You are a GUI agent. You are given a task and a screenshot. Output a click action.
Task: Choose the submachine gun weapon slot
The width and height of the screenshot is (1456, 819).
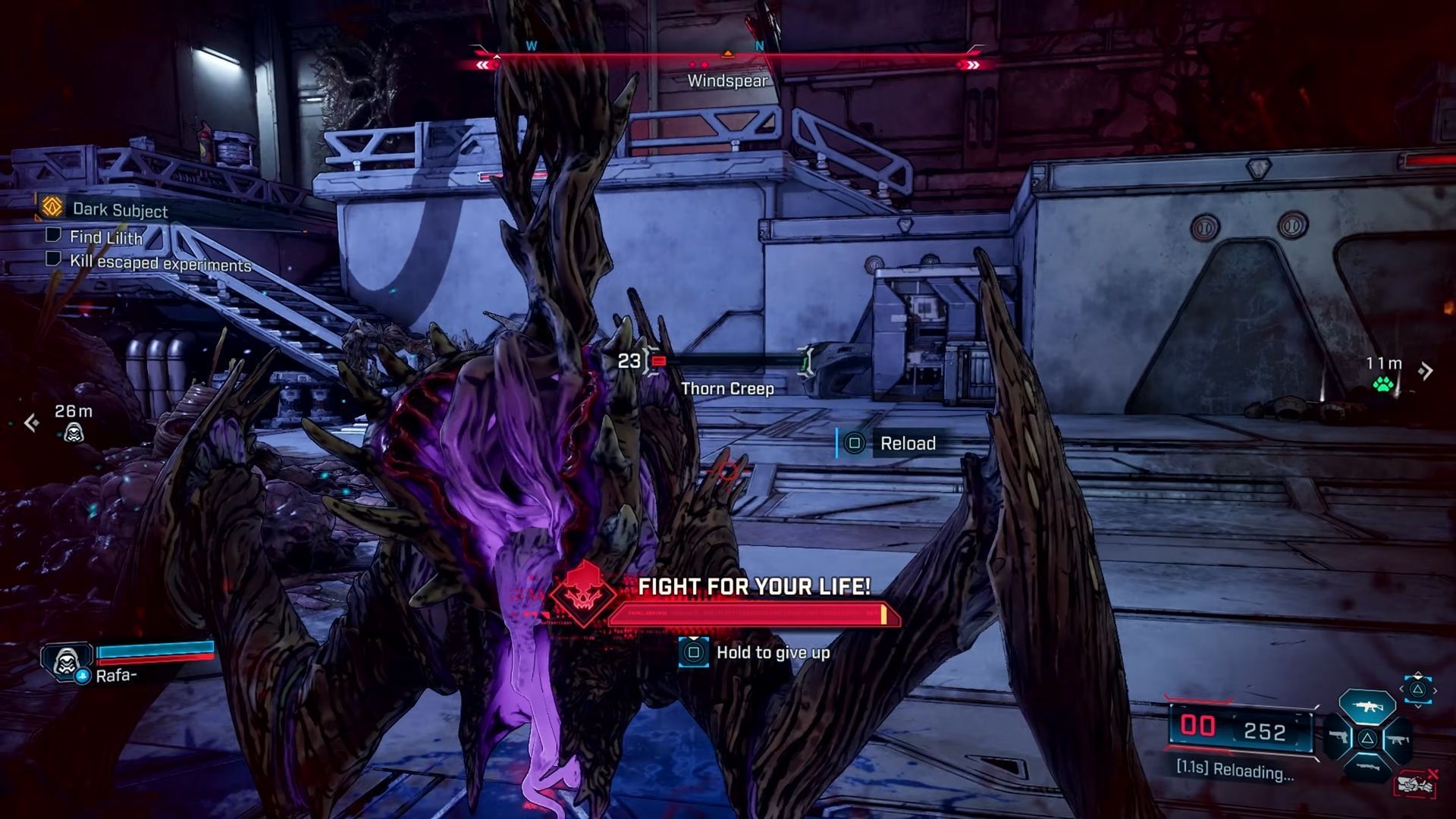(1398, 739)
